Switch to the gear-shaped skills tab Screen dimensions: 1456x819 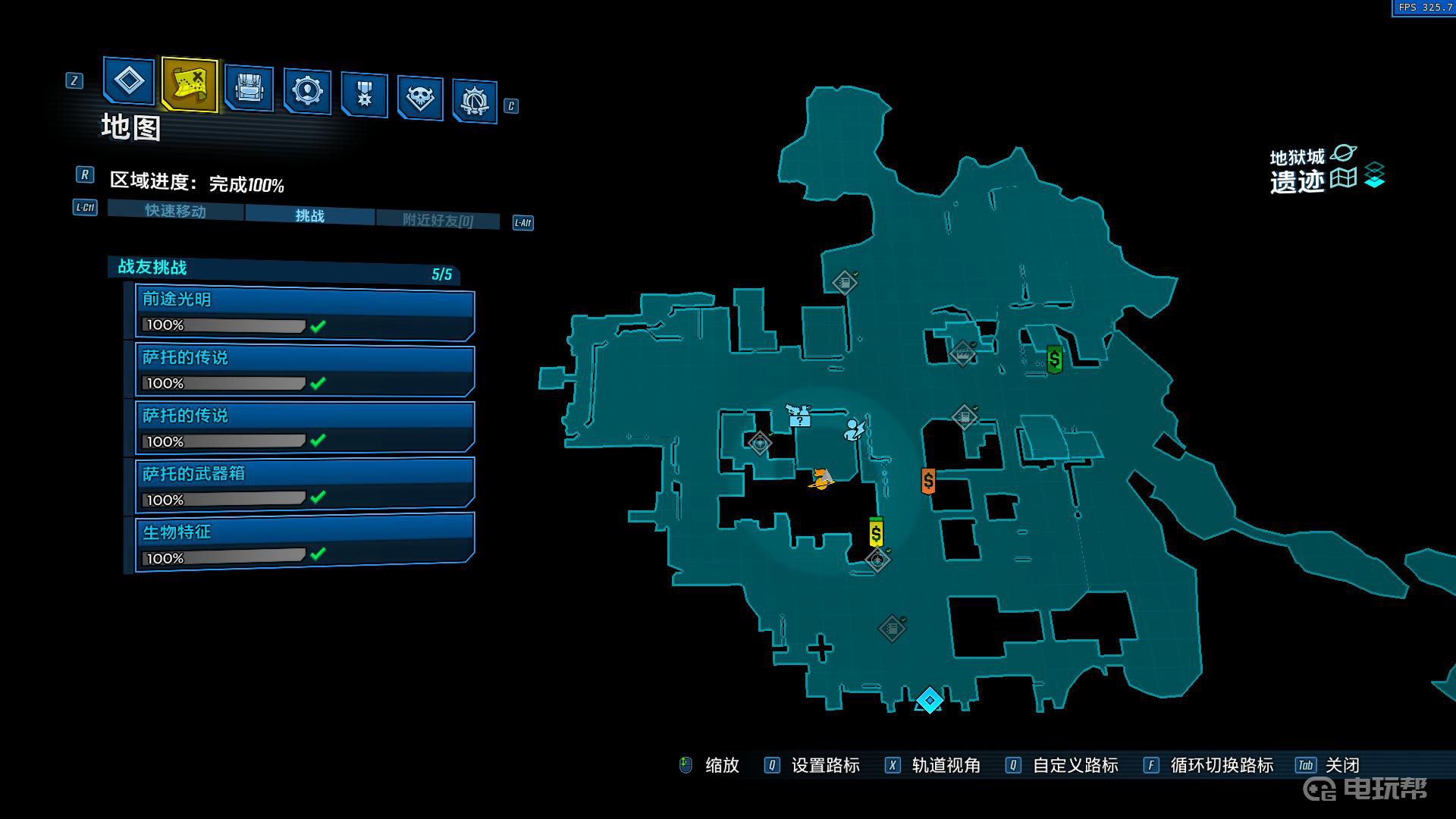point(306,91)
